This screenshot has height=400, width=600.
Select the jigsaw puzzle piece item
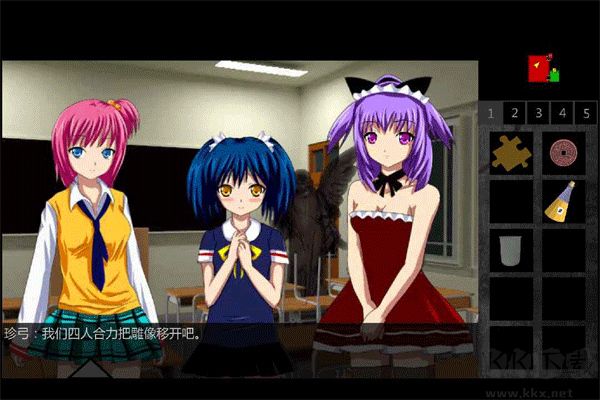511,152
